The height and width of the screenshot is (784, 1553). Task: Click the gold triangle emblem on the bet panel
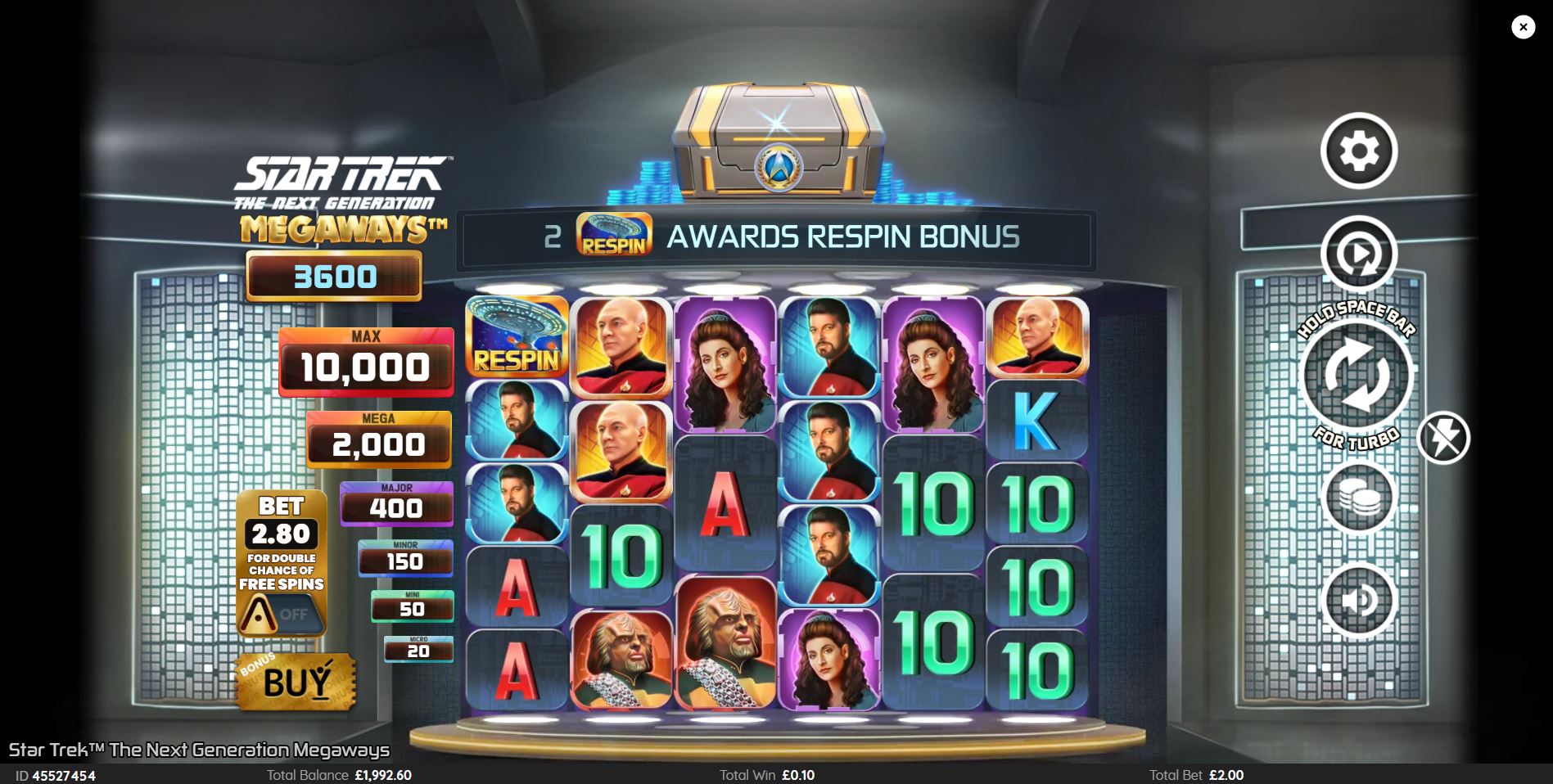259,615
